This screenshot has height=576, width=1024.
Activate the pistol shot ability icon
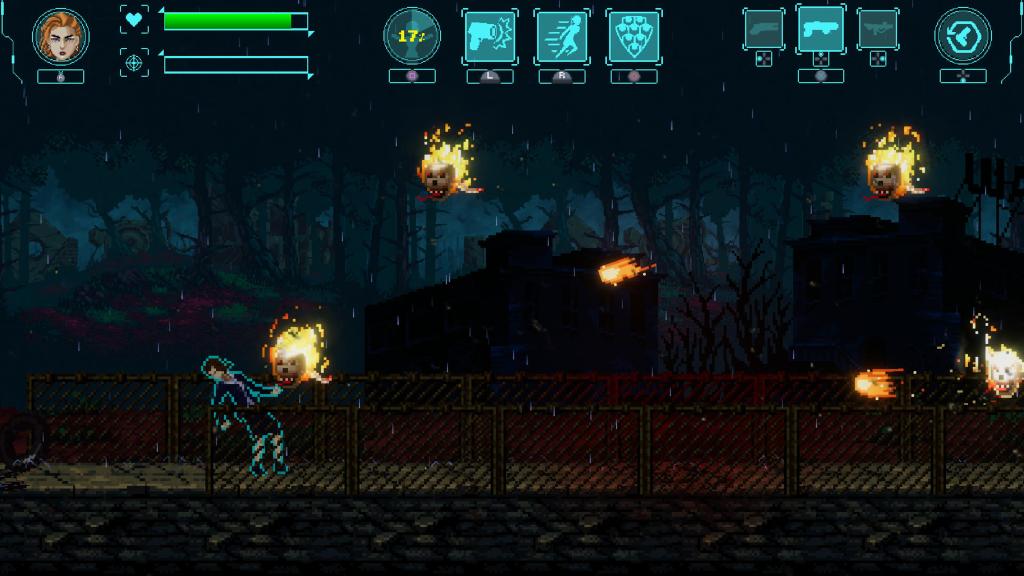pyautogui.click(x=489, y=37)
